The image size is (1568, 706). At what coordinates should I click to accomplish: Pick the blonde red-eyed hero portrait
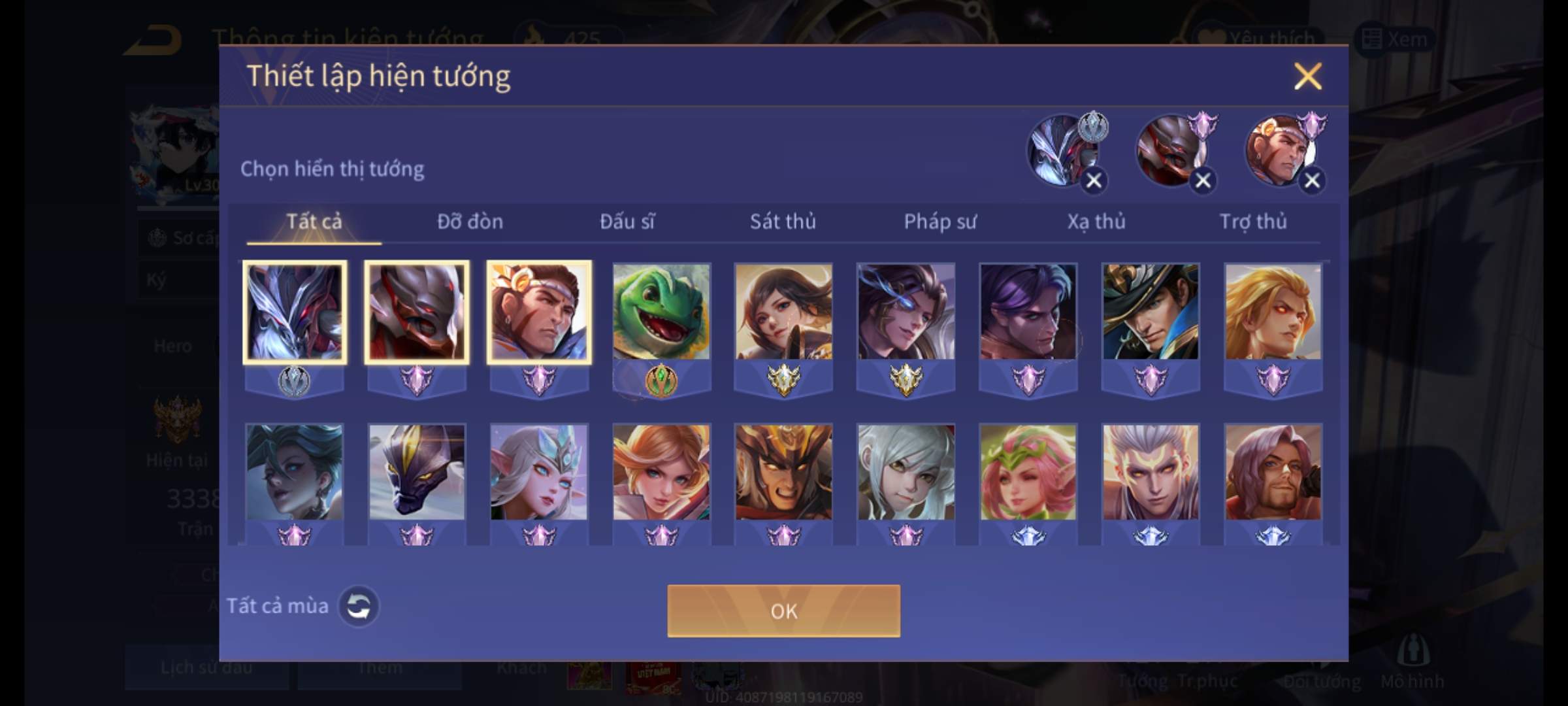(x=1273, y=312)
